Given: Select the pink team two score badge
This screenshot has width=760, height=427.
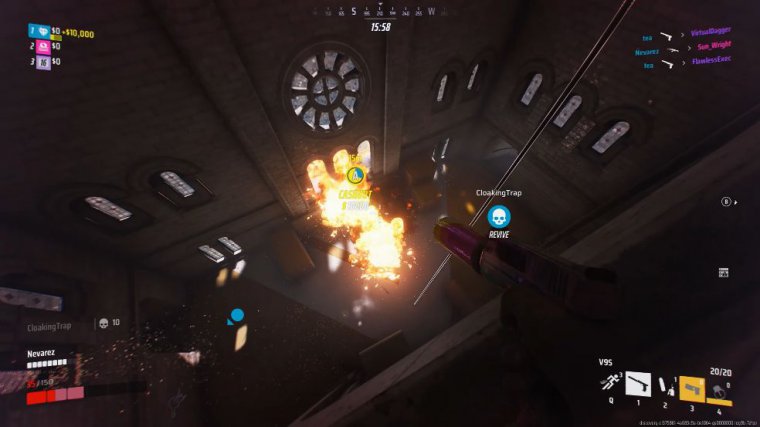Looking at the screenshot, I should click(43, 46).
